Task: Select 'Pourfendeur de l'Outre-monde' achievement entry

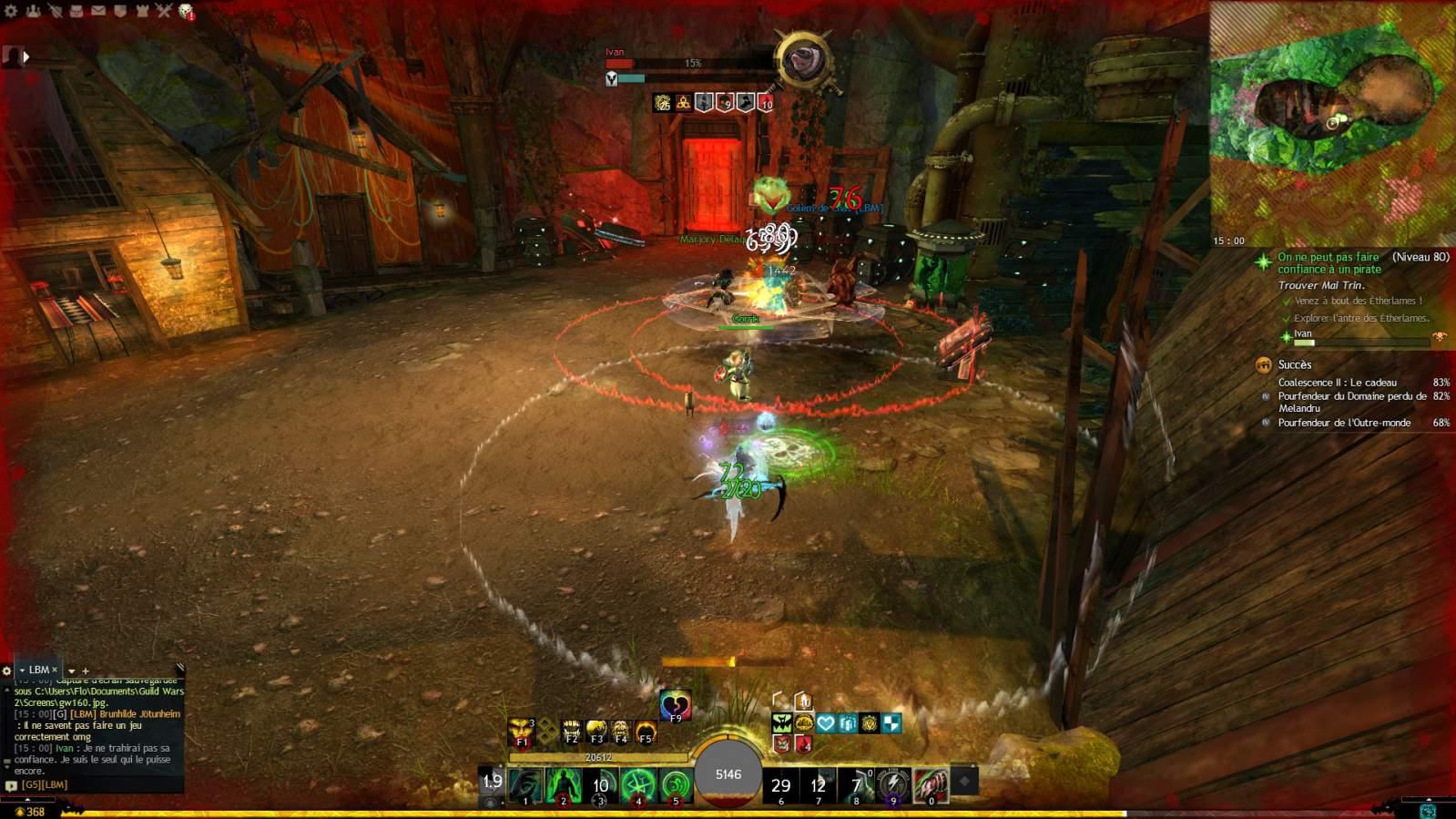Action: point(1344,423)
